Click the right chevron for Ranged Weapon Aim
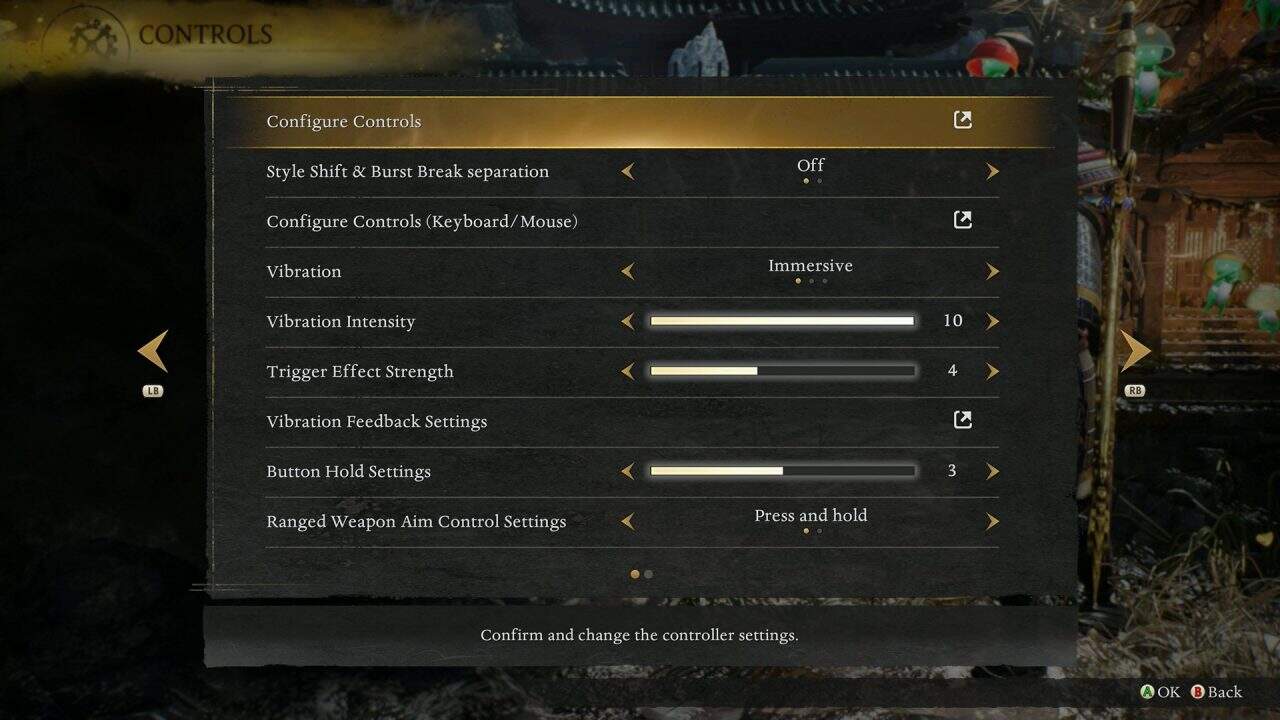Screen dimensions: 1280x720 coord(992,521)
